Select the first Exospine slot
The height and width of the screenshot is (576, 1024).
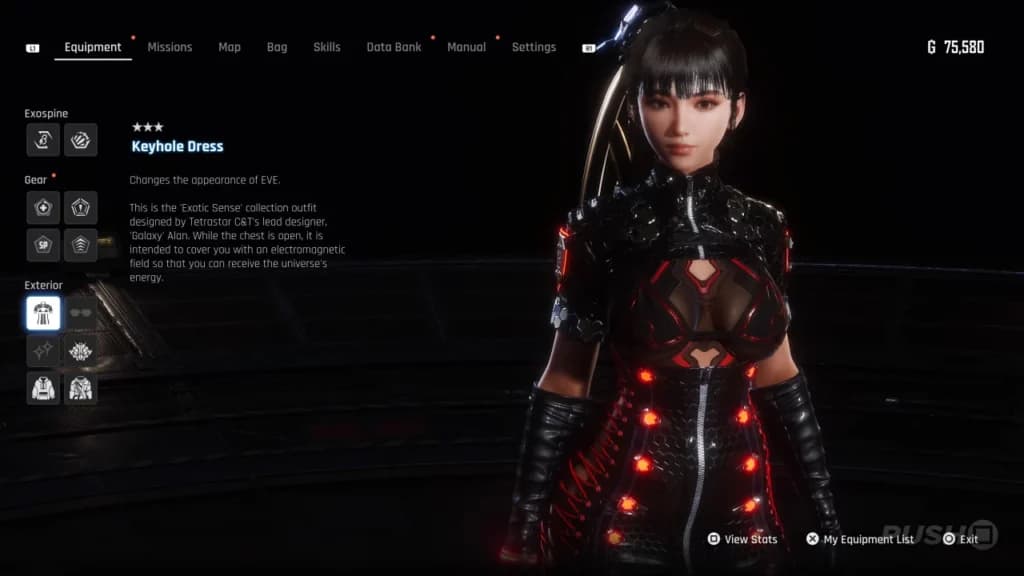(x=43, y=140)
